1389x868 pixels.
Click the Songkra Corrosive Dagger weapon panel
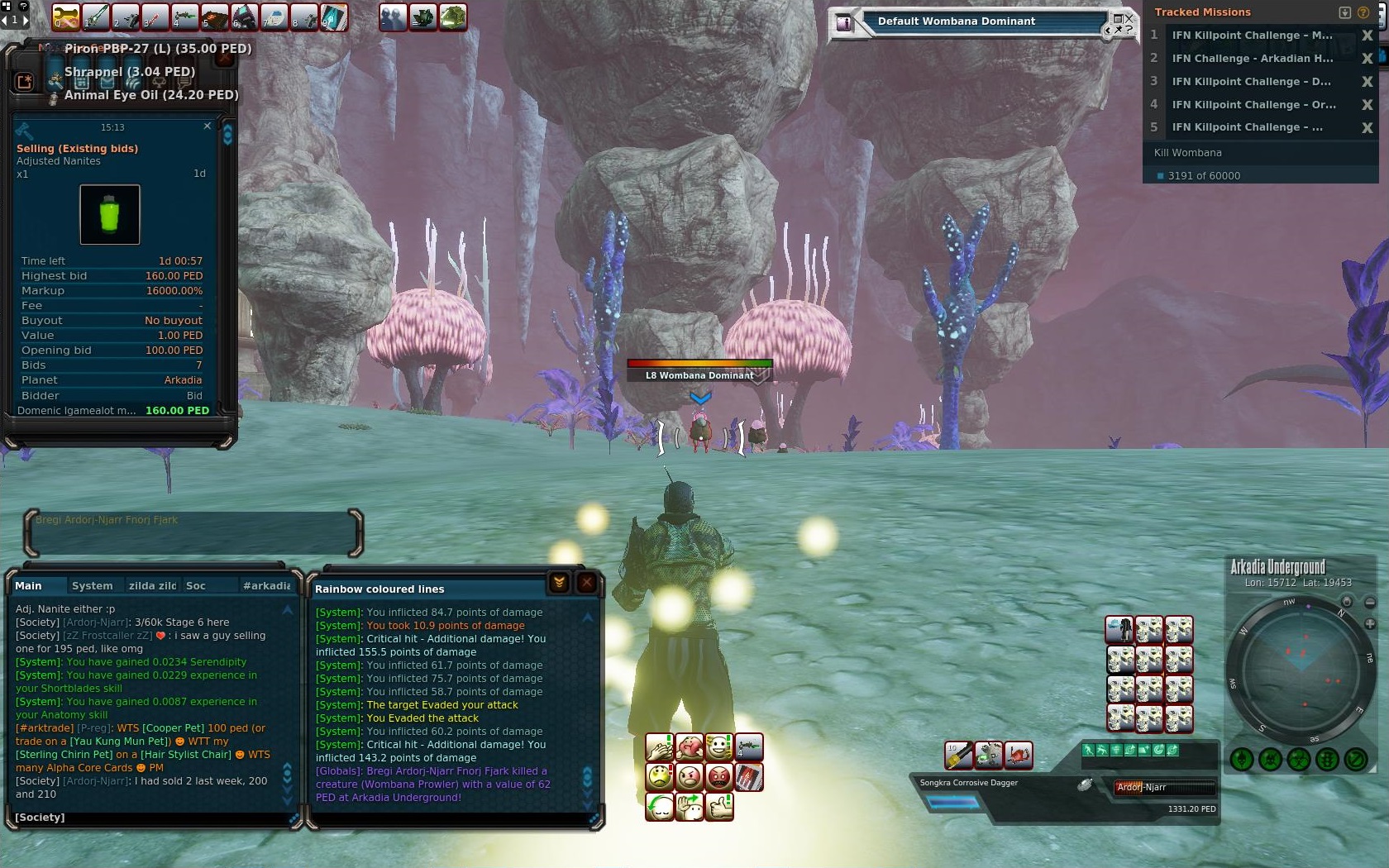pos(992,792)
